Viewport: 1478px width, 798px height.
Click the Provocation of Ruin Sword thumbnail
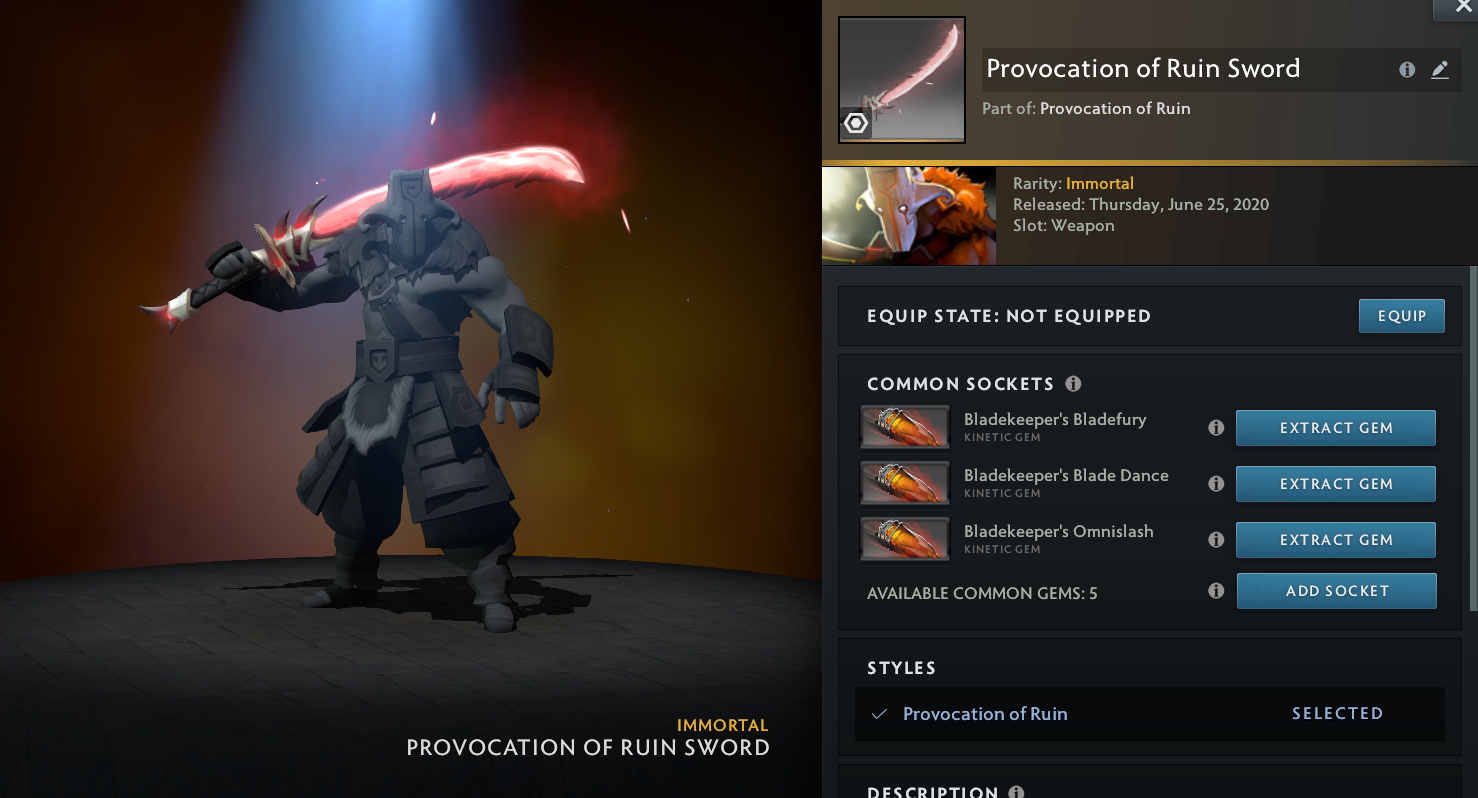click(901, 80)
